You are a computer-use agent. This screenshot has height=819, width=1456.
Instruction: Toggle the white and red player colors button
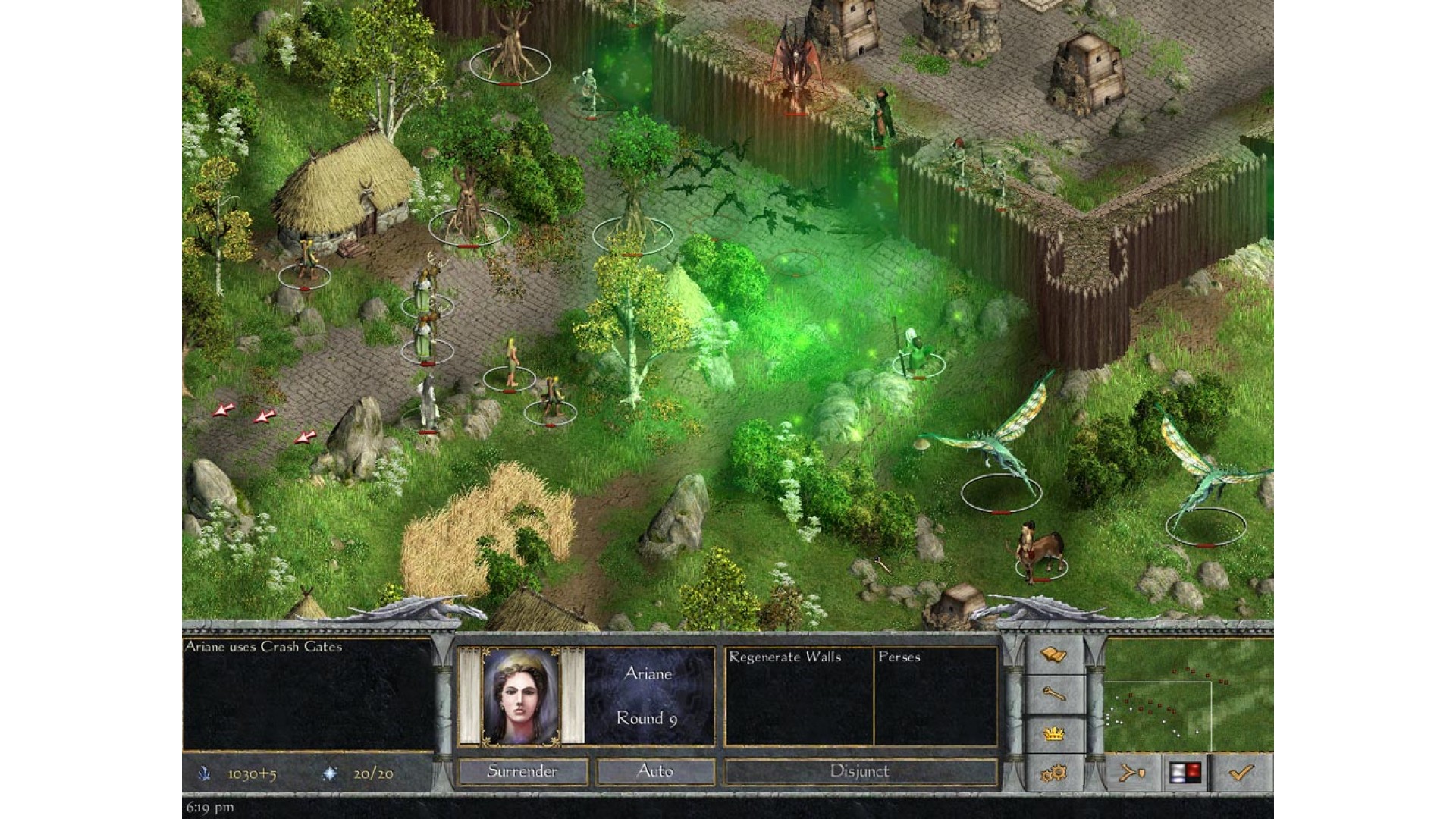click(x=1186, y=773)
